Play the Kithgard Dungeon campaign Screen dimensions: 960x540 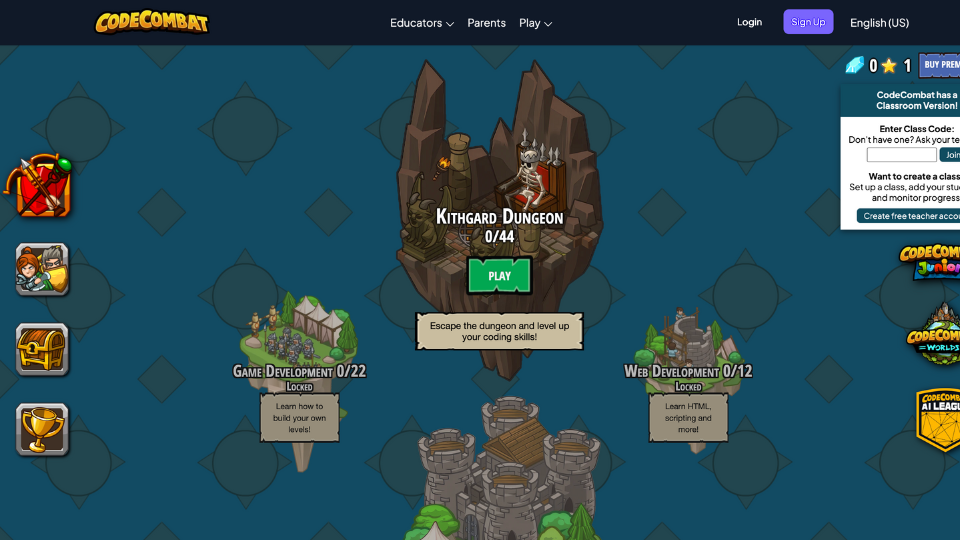tap(499, 276)
